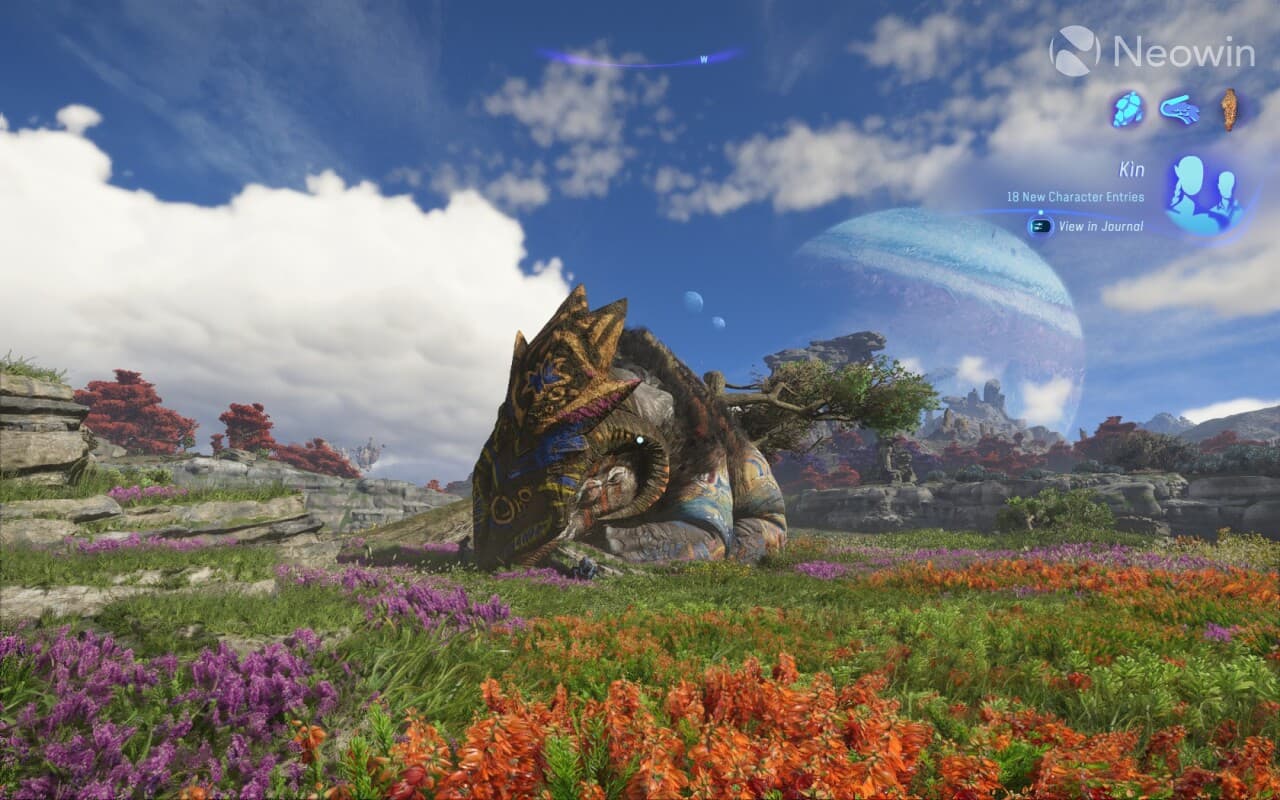Click the blue feeding hand icon
Image resolution: width=1280 pixels, height=800 pixels.
pos(1180,109)
